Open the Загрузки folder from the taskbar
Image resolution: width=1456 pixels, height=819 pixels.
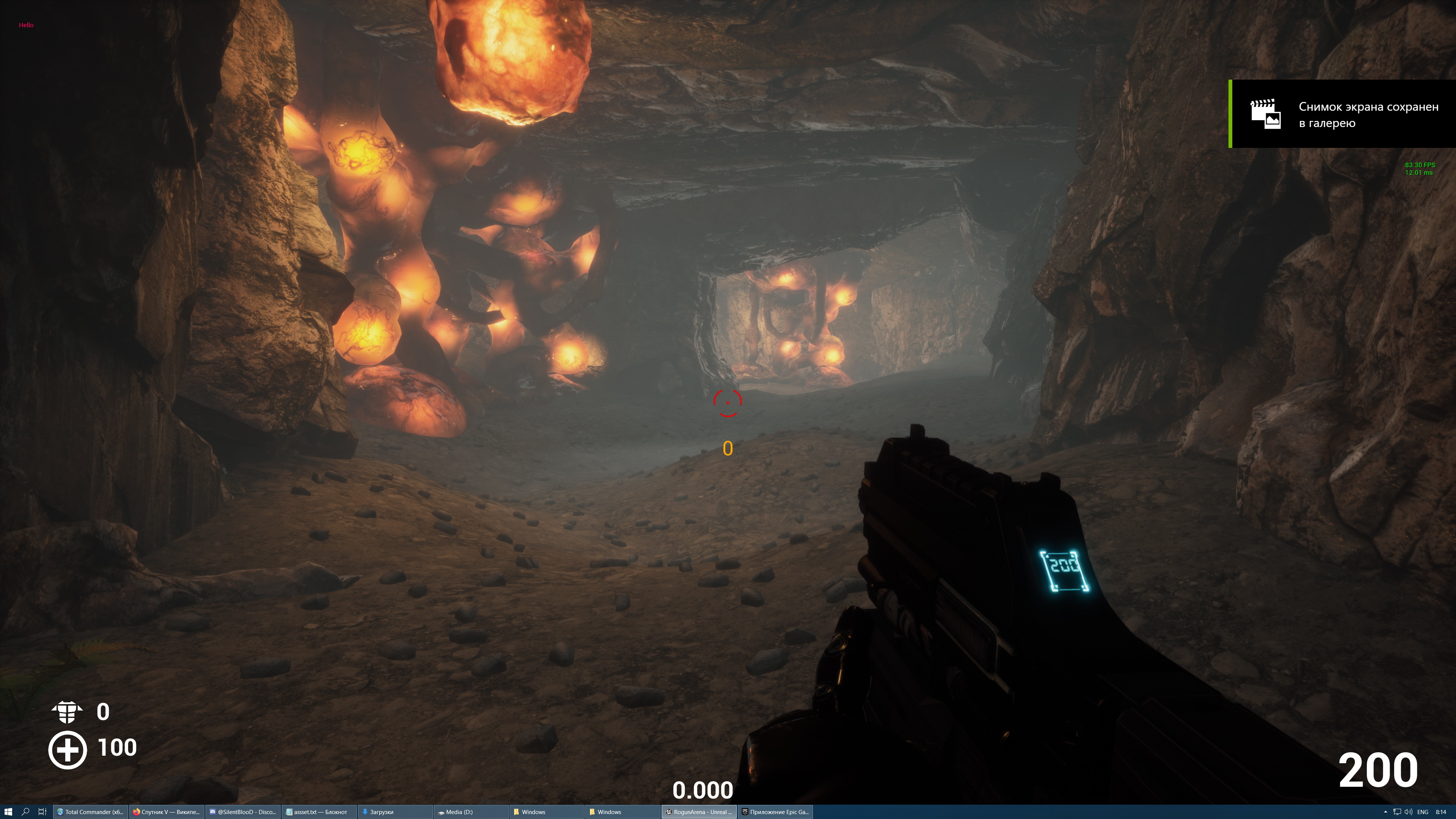coord(395,811)
